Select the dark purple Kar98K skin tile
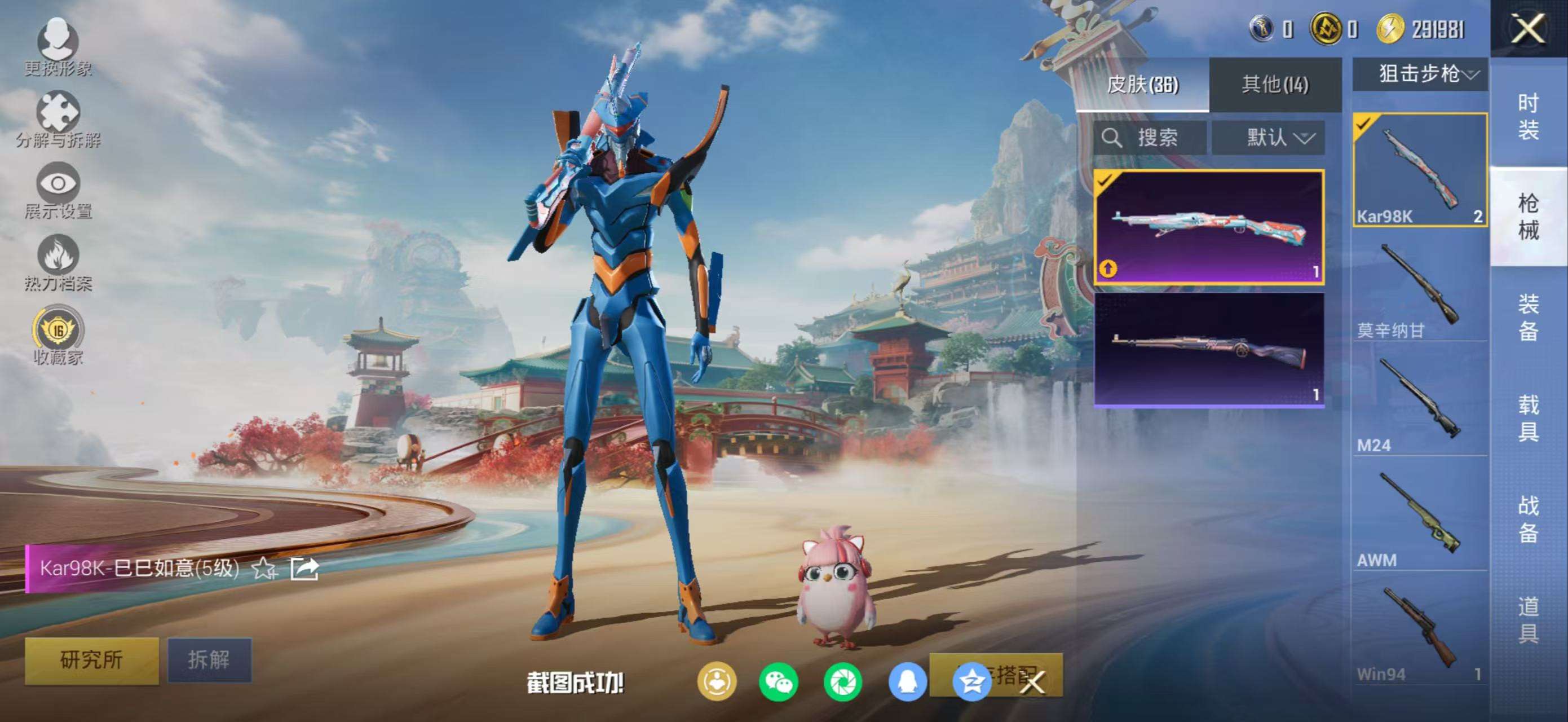Screen dimensions: 1568x722 (1209, 350)
